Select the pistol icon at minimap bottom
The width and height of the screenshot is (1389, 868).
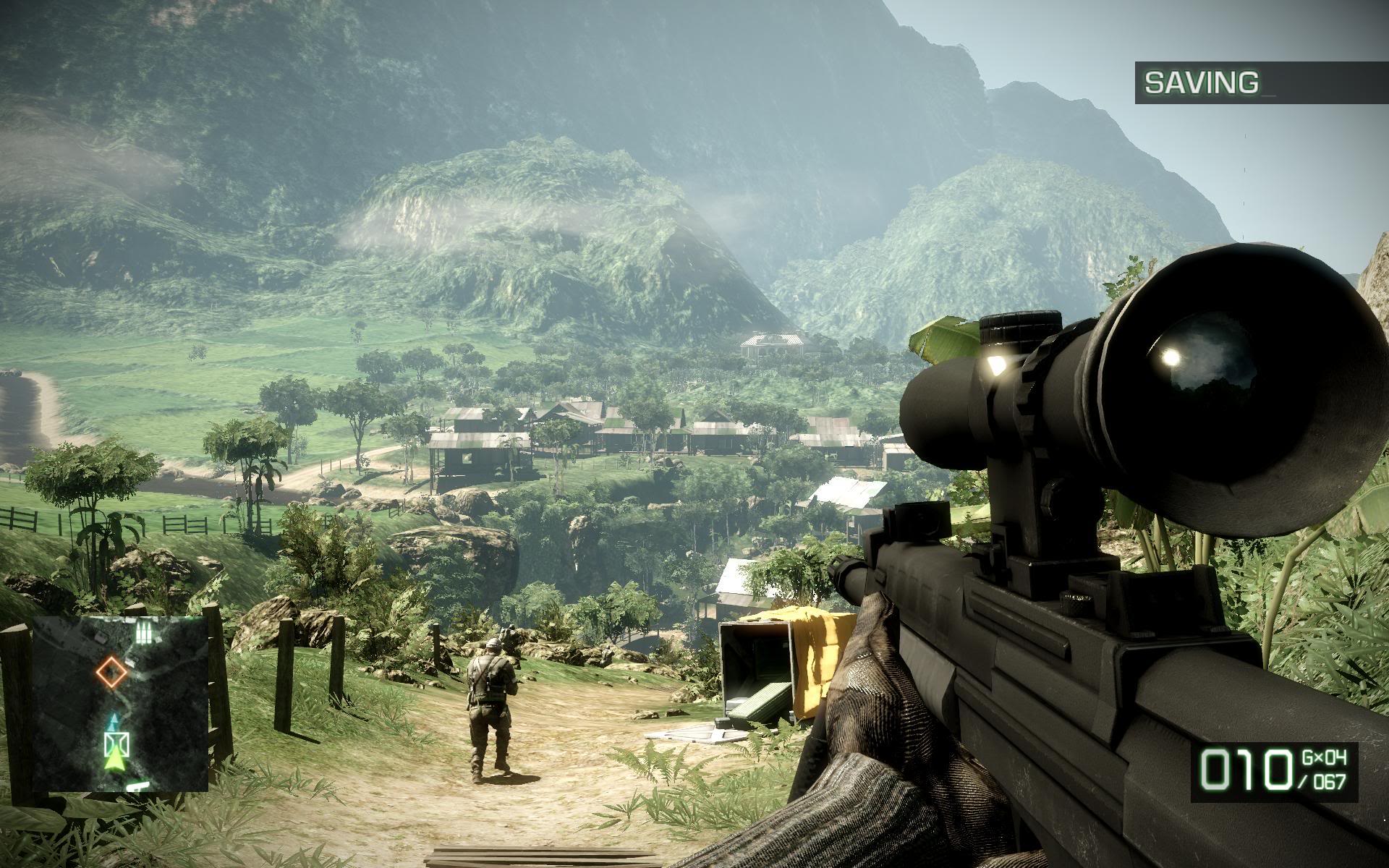pyautogui.click(x=137, y=786)
